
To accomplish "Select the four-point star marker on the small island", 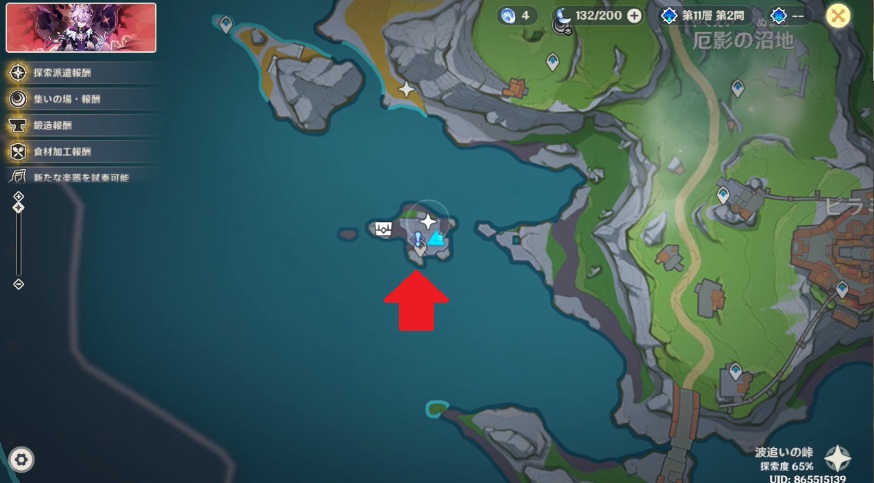I will pyautogui.click(x=428, y=220).
